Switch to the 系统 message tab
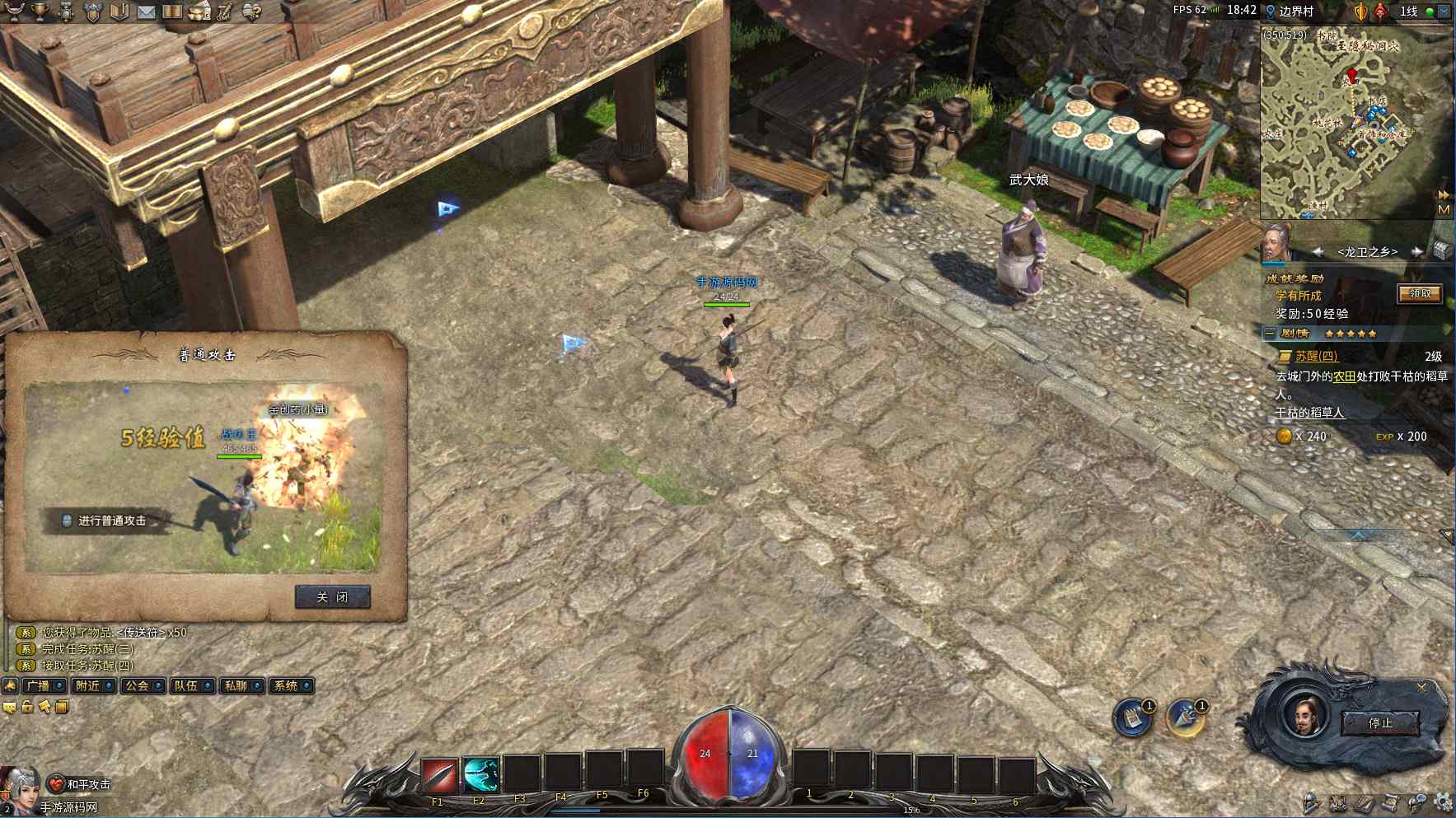The image size is (1456, 818). (x=291, y=685)
